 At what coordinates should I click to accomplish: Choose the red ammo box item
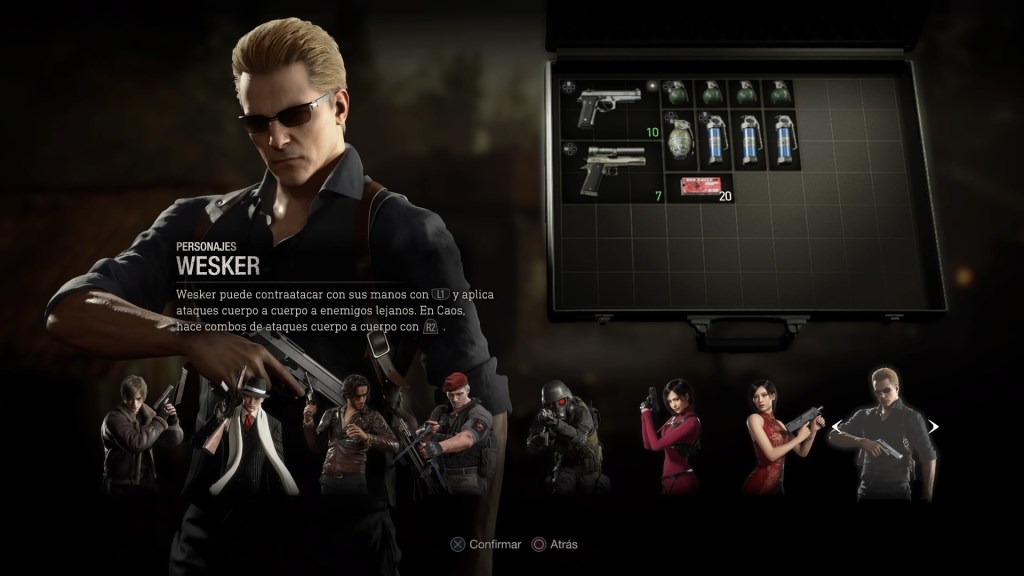(x=699, y=186)
